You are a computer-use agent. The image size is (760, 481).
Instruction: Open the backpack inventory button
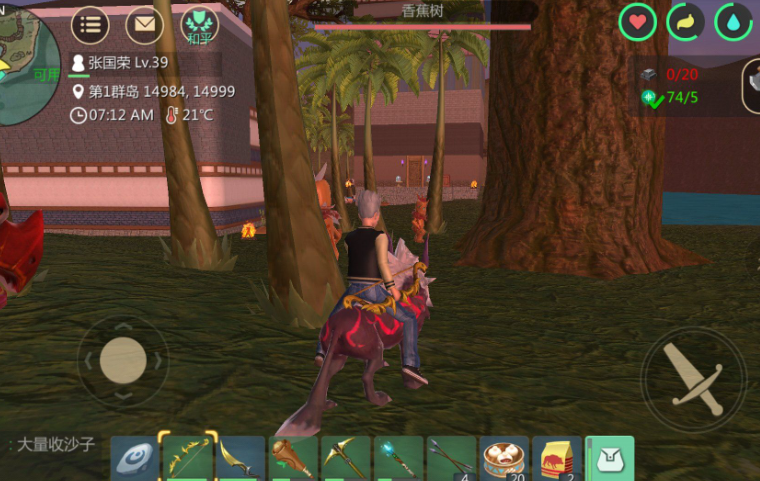click(609, 458)
